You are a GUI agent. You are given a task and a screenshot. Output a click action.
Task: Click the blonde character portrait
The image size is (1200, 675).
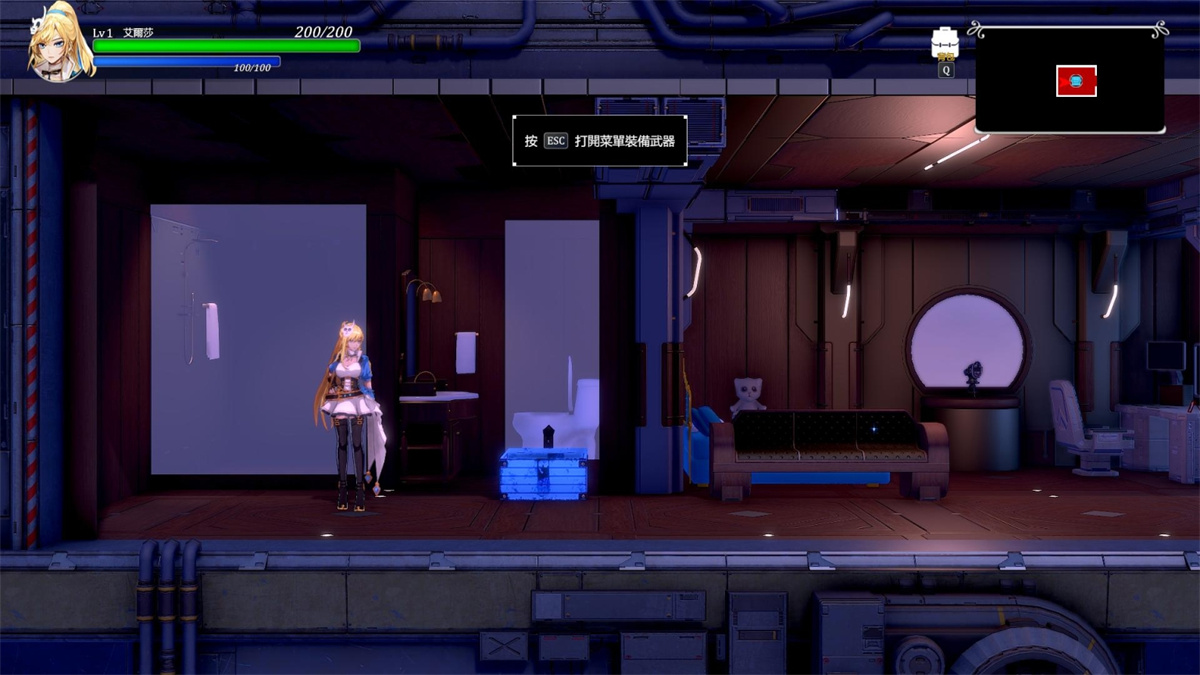[60, 45]
